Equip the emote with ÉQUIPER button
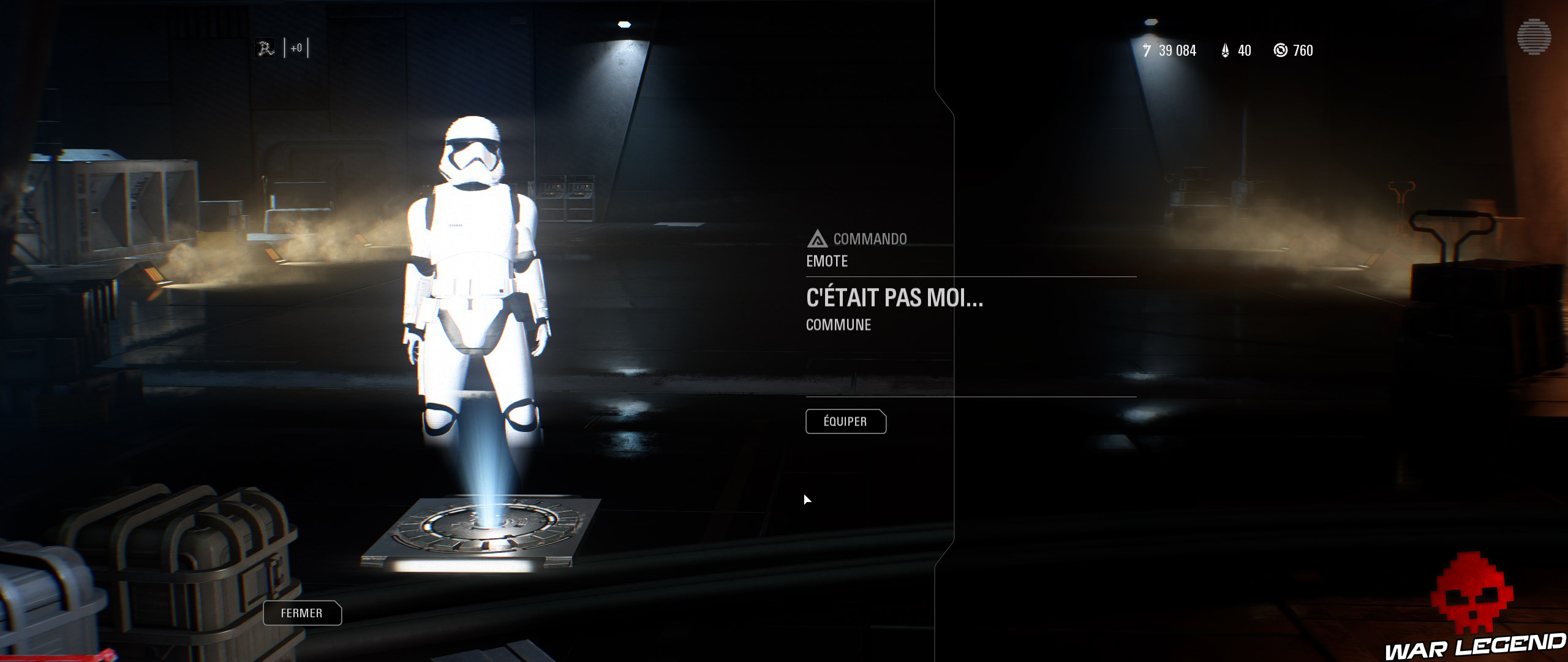 tap(845, 422)
